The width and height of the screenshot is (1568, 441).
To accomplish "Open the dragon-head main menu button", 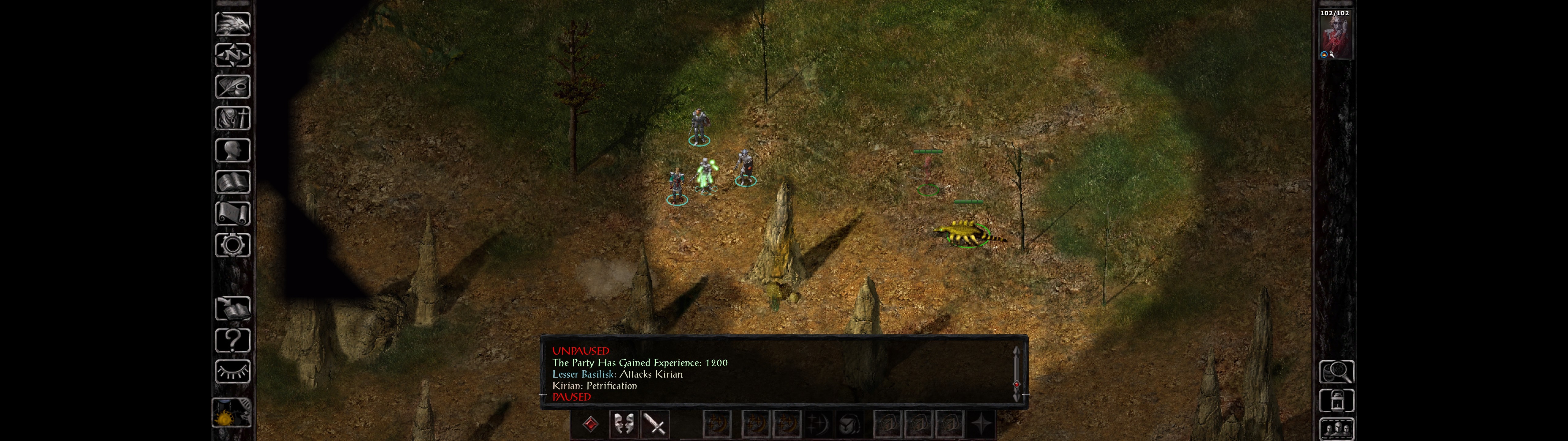I will [x=232, y=24].
